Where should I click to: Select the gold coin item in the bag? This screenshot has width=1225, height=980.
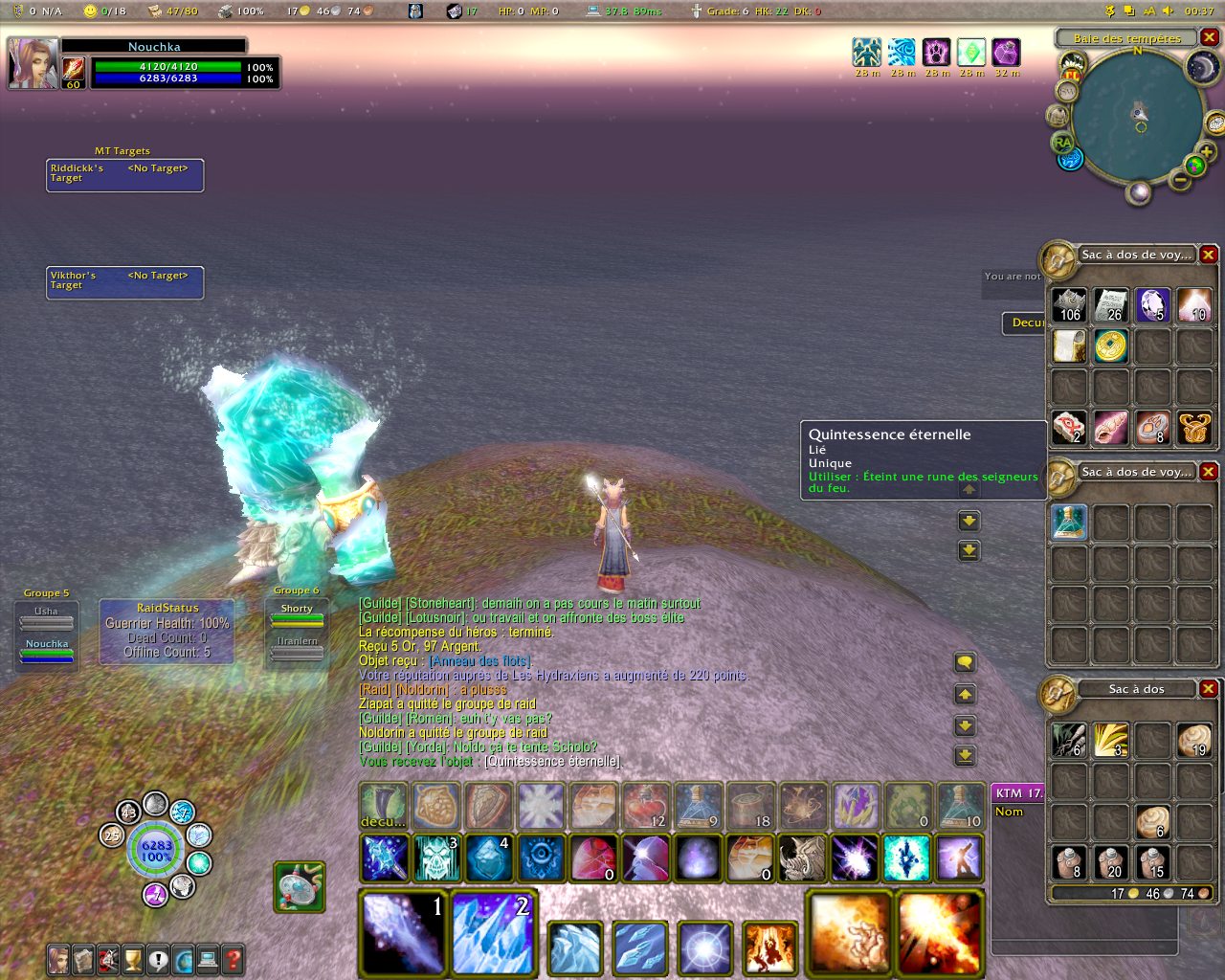1111,345
